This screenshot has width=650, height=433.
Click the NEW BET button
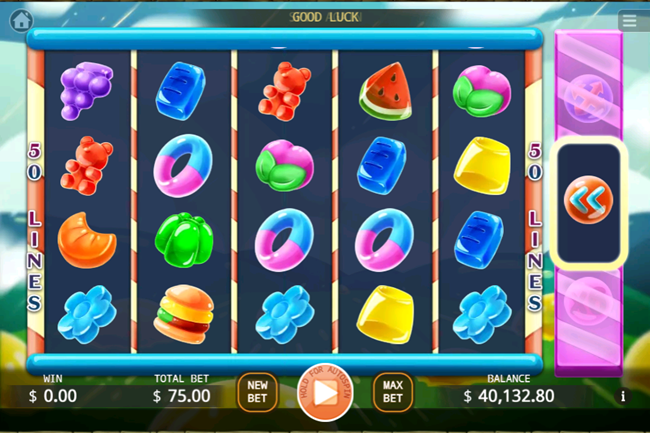[x=257, y=392]
